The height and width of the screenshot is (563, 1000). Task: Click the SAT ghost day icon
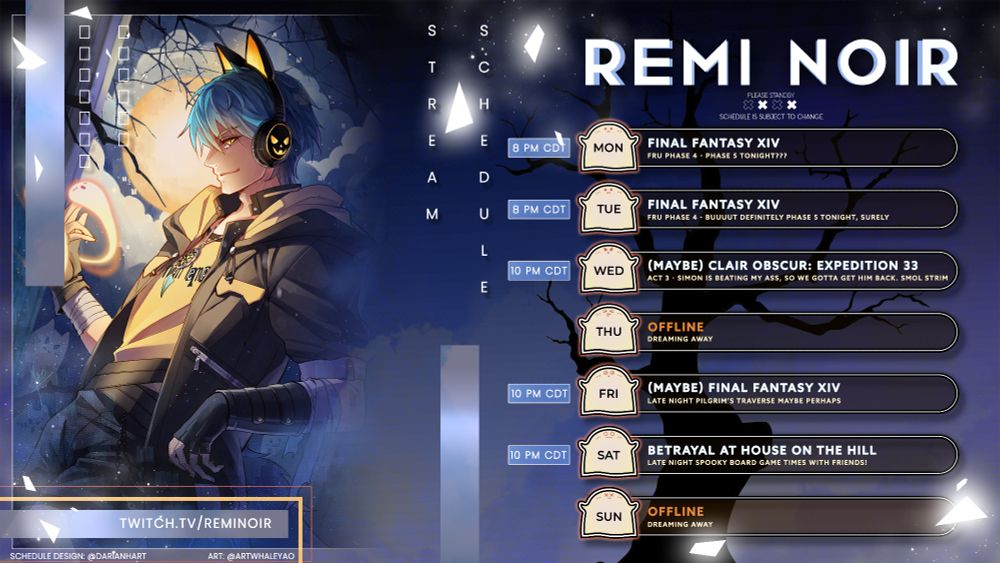click(608, 454)
